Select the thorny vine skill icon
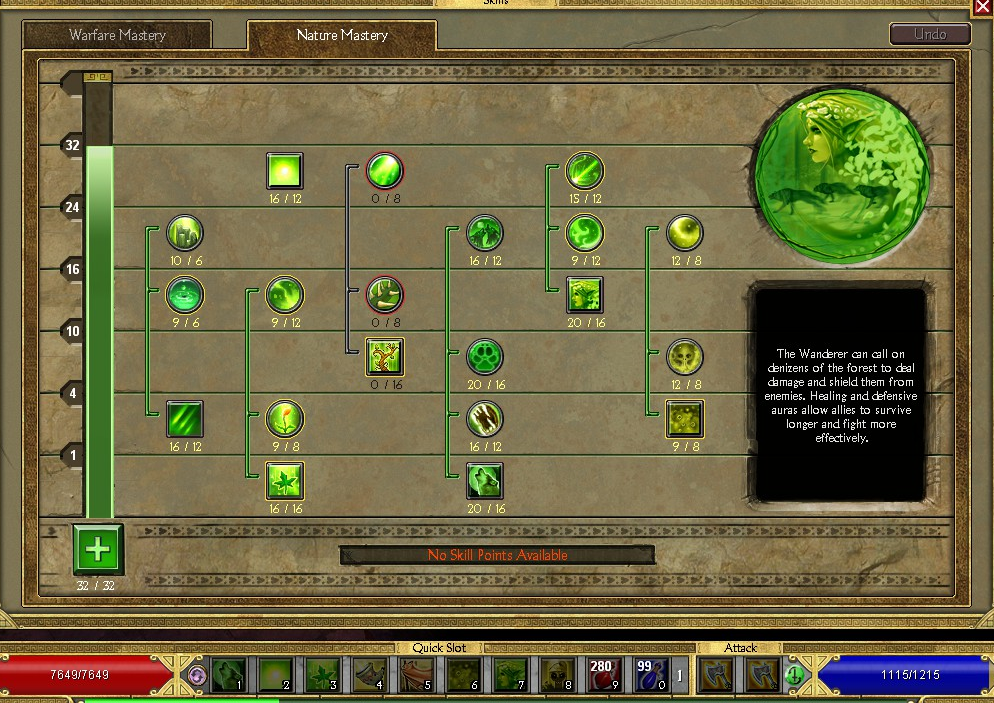Viewport: 994px width, 703px height. (385, 295)
